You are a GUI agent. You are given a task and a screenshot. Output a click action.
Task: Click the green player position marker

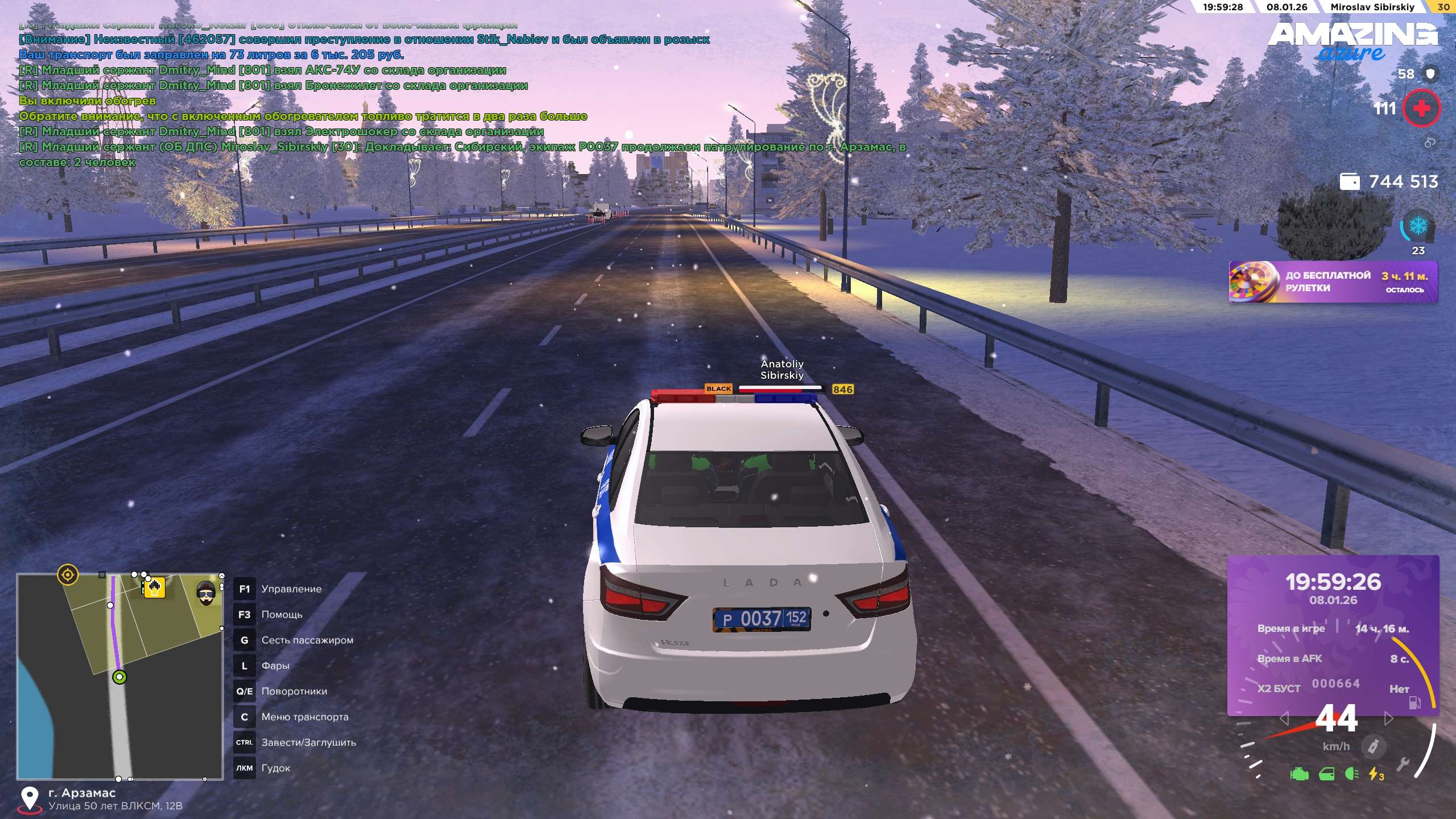119,677
